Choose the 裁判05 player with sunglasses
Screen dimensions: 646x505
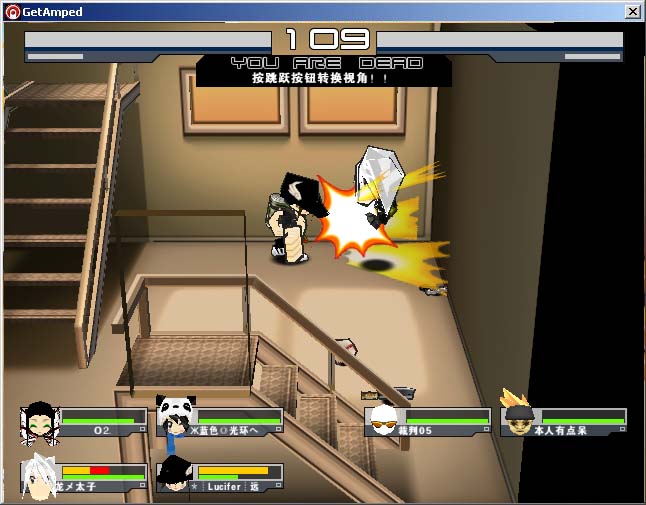382,421
